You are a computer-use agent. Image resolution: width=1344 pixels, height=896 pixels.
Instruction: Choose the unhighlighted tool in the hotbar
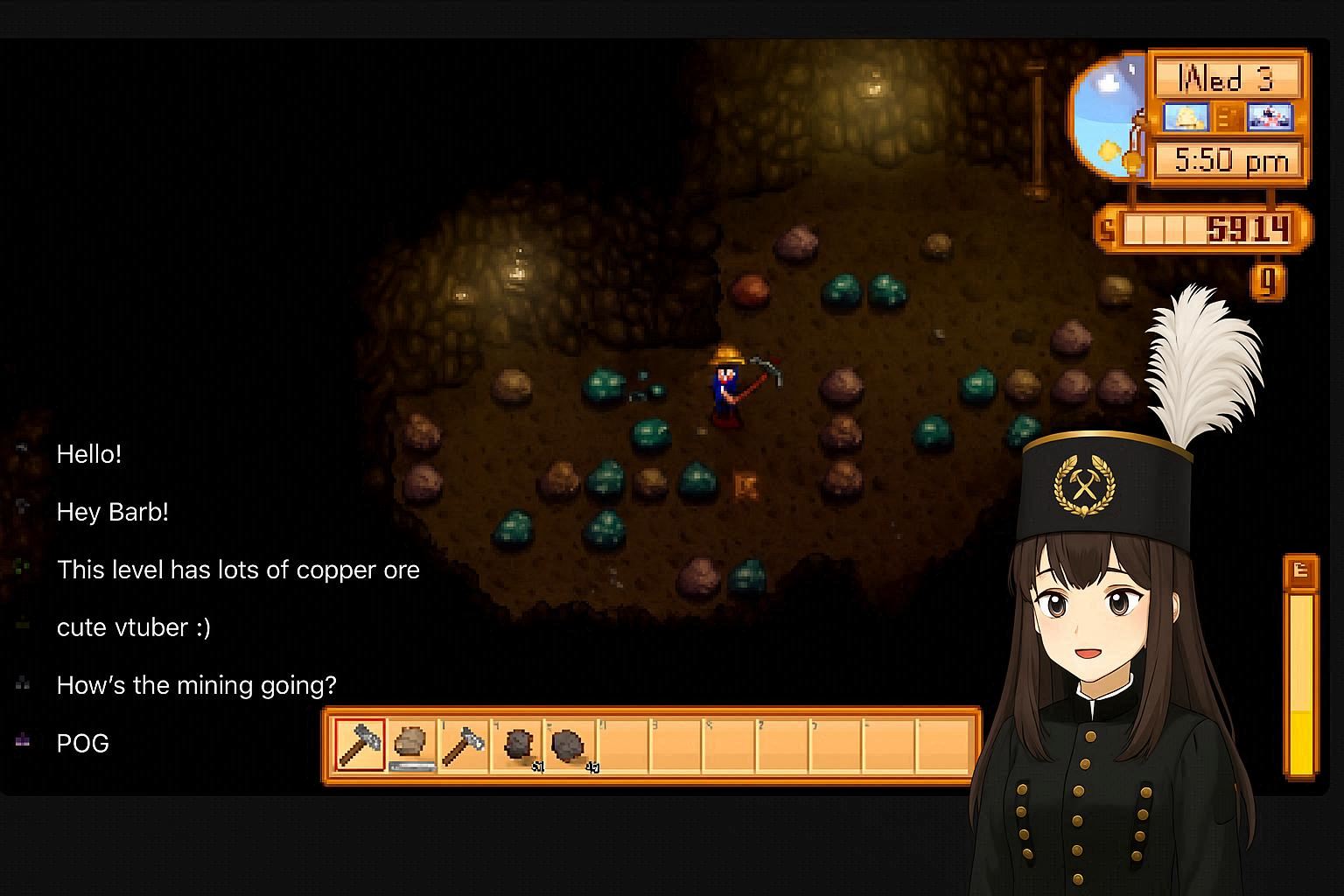point(464,745)
